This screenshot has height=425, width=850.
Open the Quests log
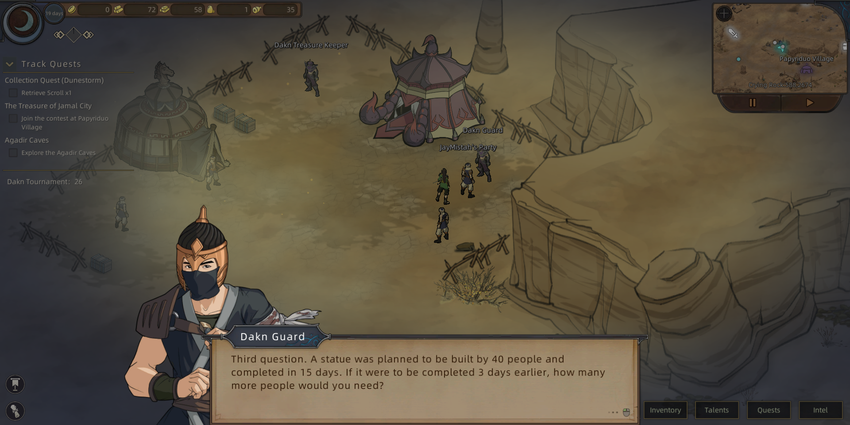coord(768,410)
